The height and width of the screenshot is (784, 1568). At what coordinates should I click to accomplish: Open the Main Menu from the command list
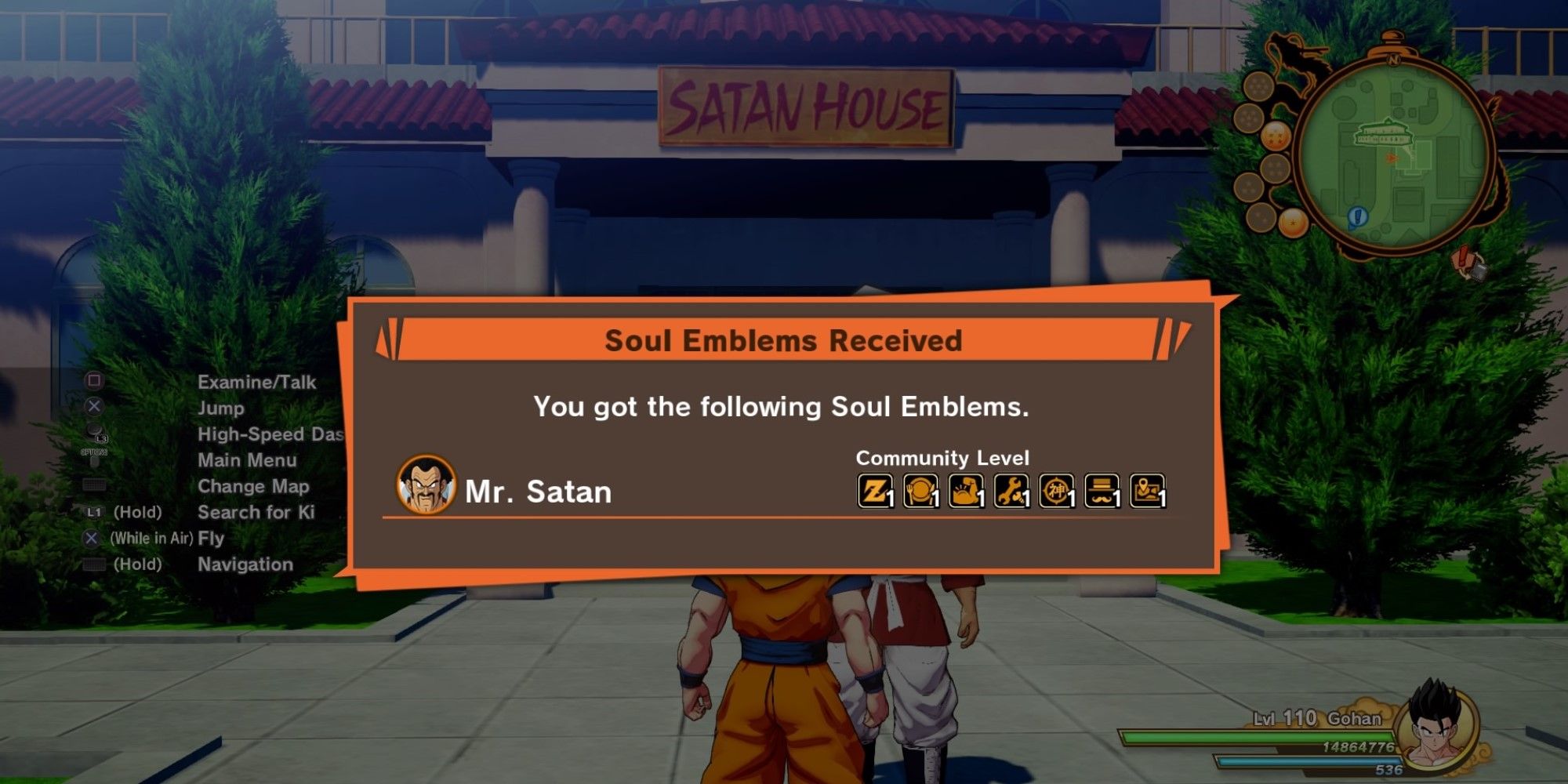(247, 460)
